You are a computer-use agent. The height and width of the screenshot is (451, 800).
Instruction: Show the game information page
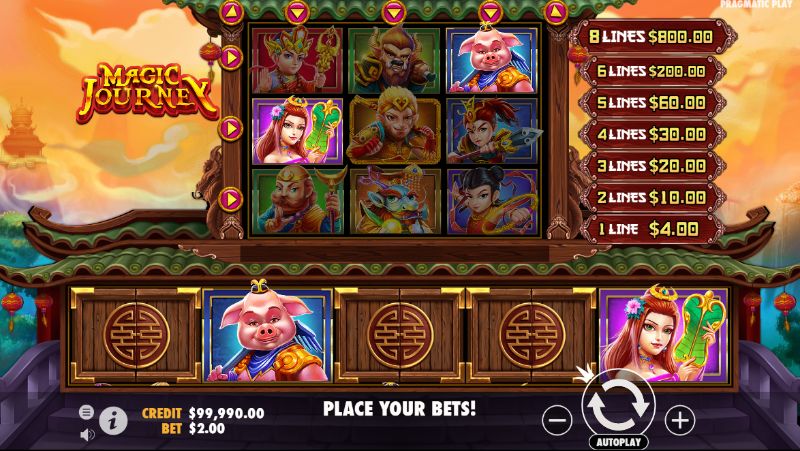click(113, 421)
